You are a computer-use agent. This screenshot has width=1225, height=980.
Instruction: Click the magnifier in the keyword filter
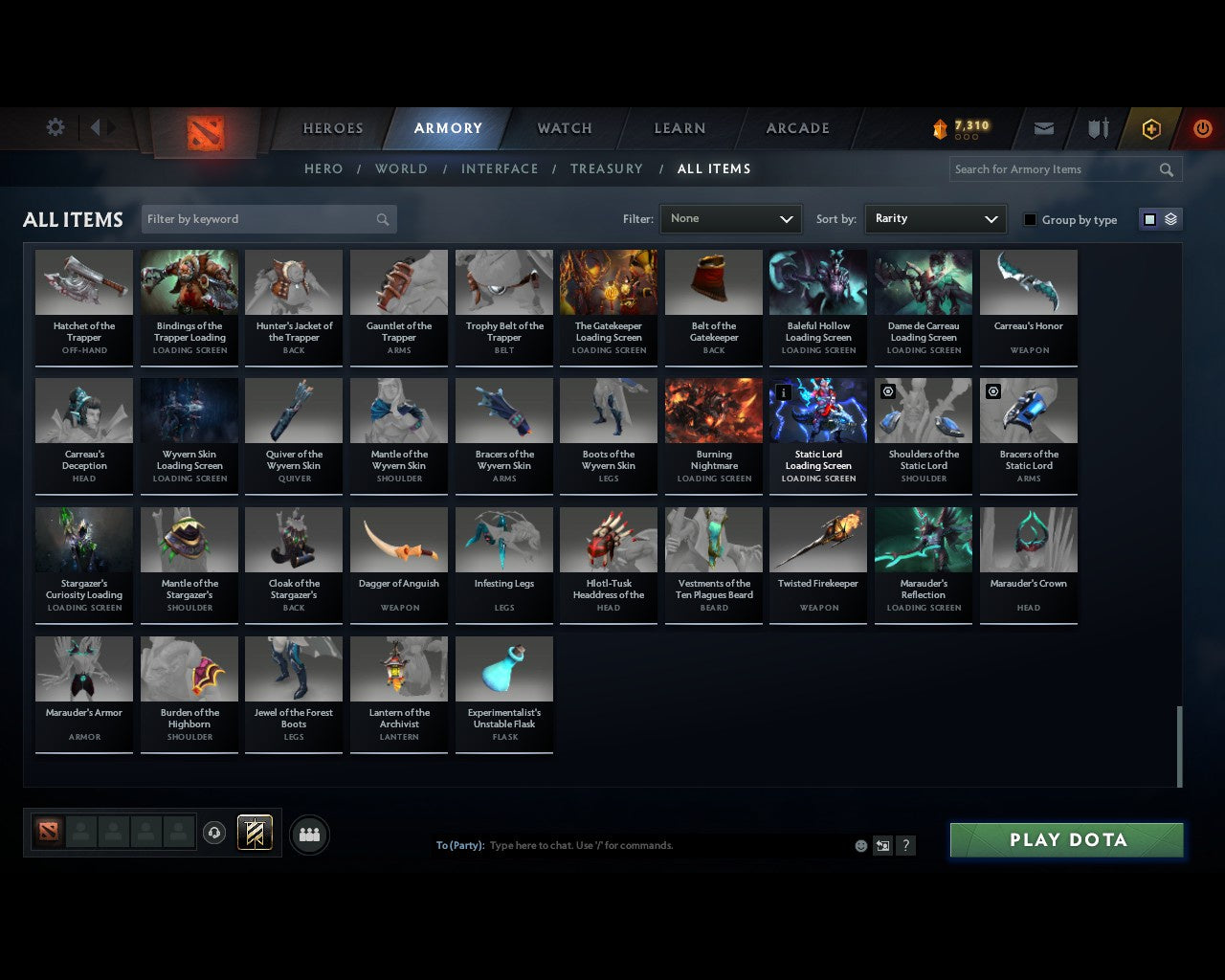383,219
